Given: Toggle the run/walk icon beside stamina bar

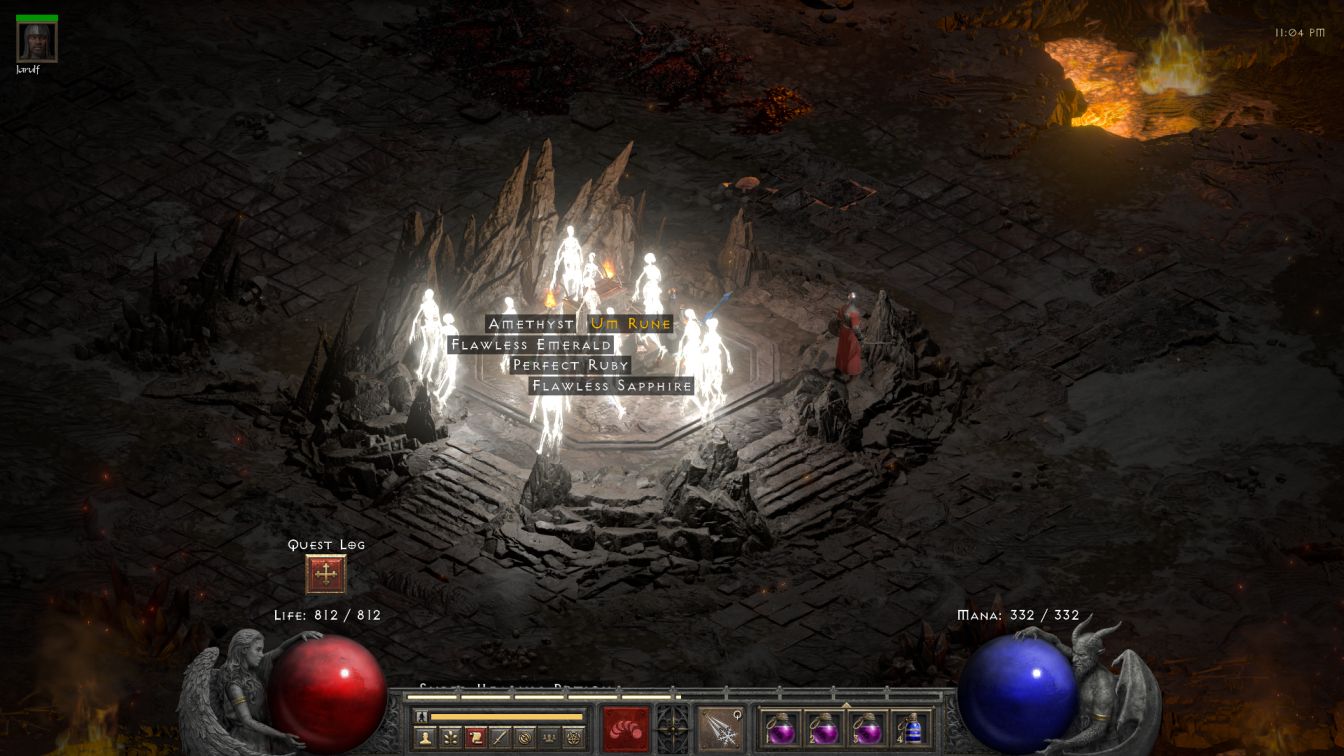Looking at the screenshot, I should (422, 716).
